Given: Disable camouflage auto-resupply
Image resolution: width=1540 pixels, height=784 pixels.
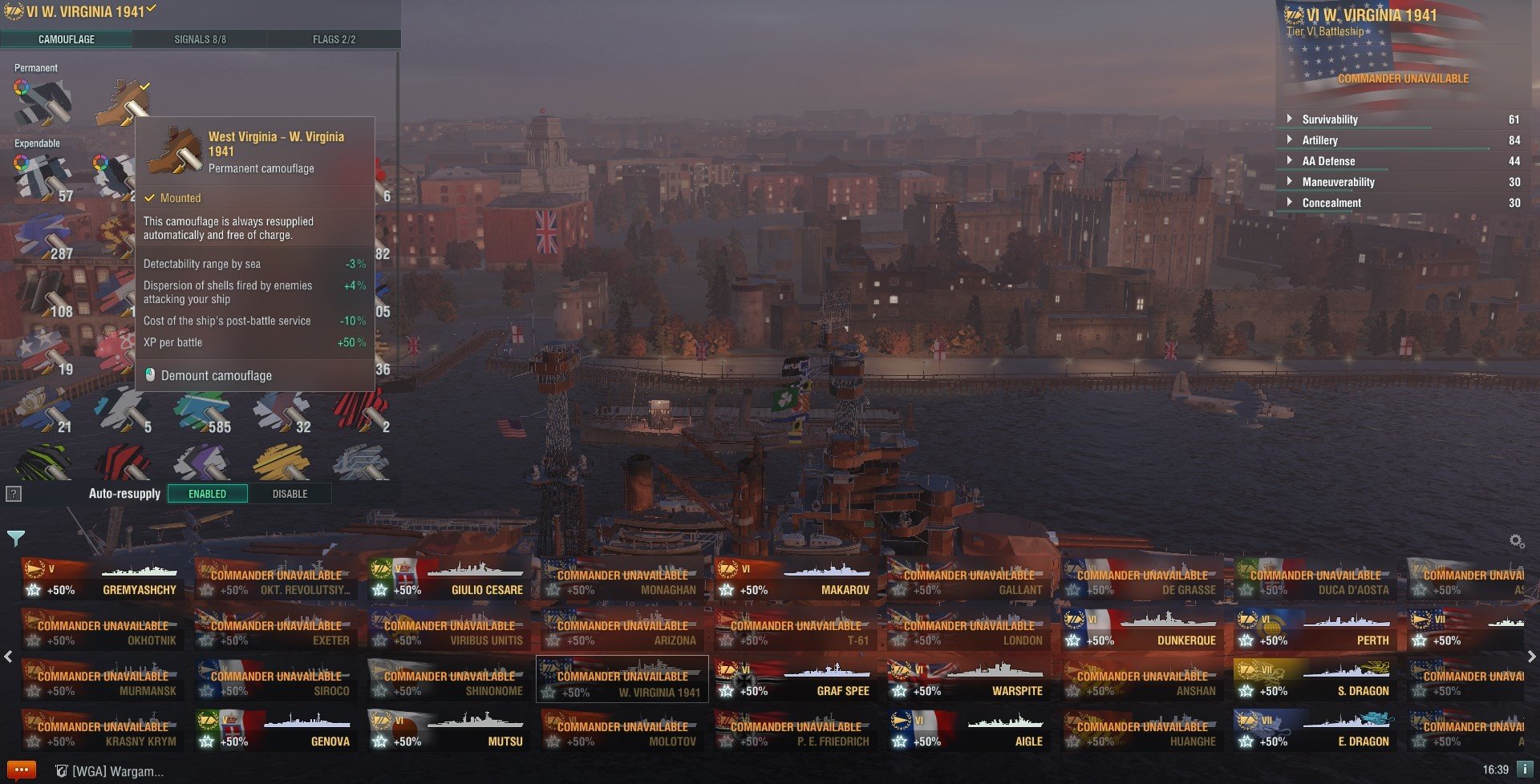Looking at the screenshot, I should (x=290, y=494).
